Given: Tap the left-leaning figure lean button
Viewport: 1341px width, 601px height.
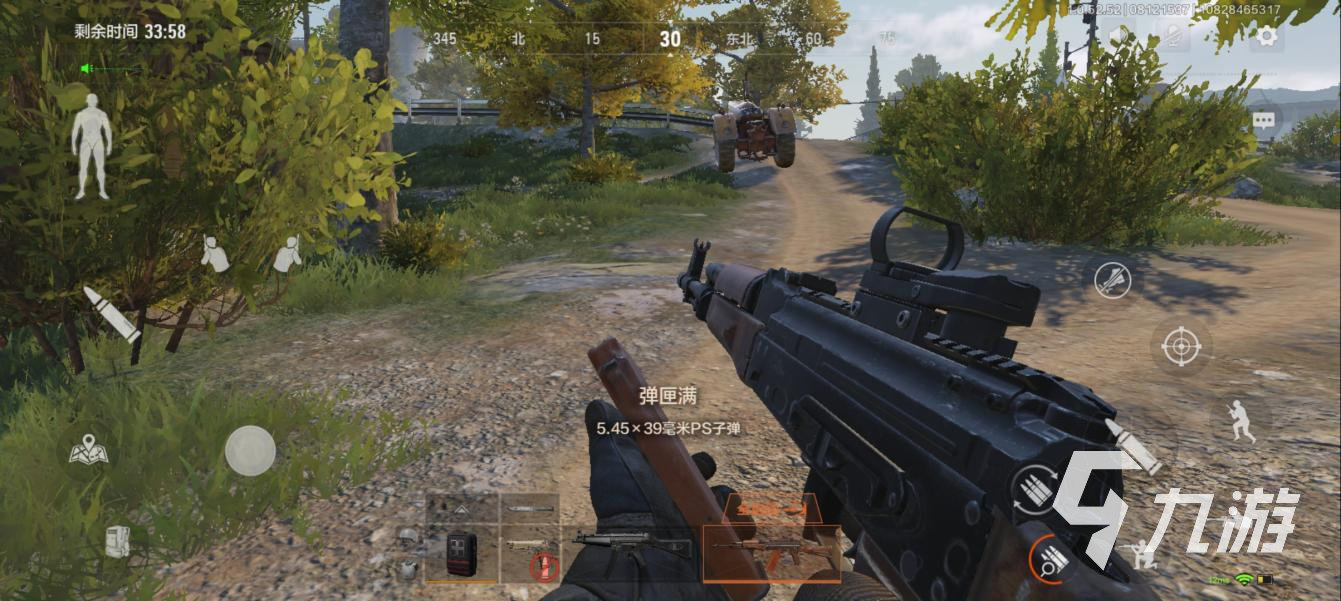Looking at the screenshot, I should click(x=213, y=253).
